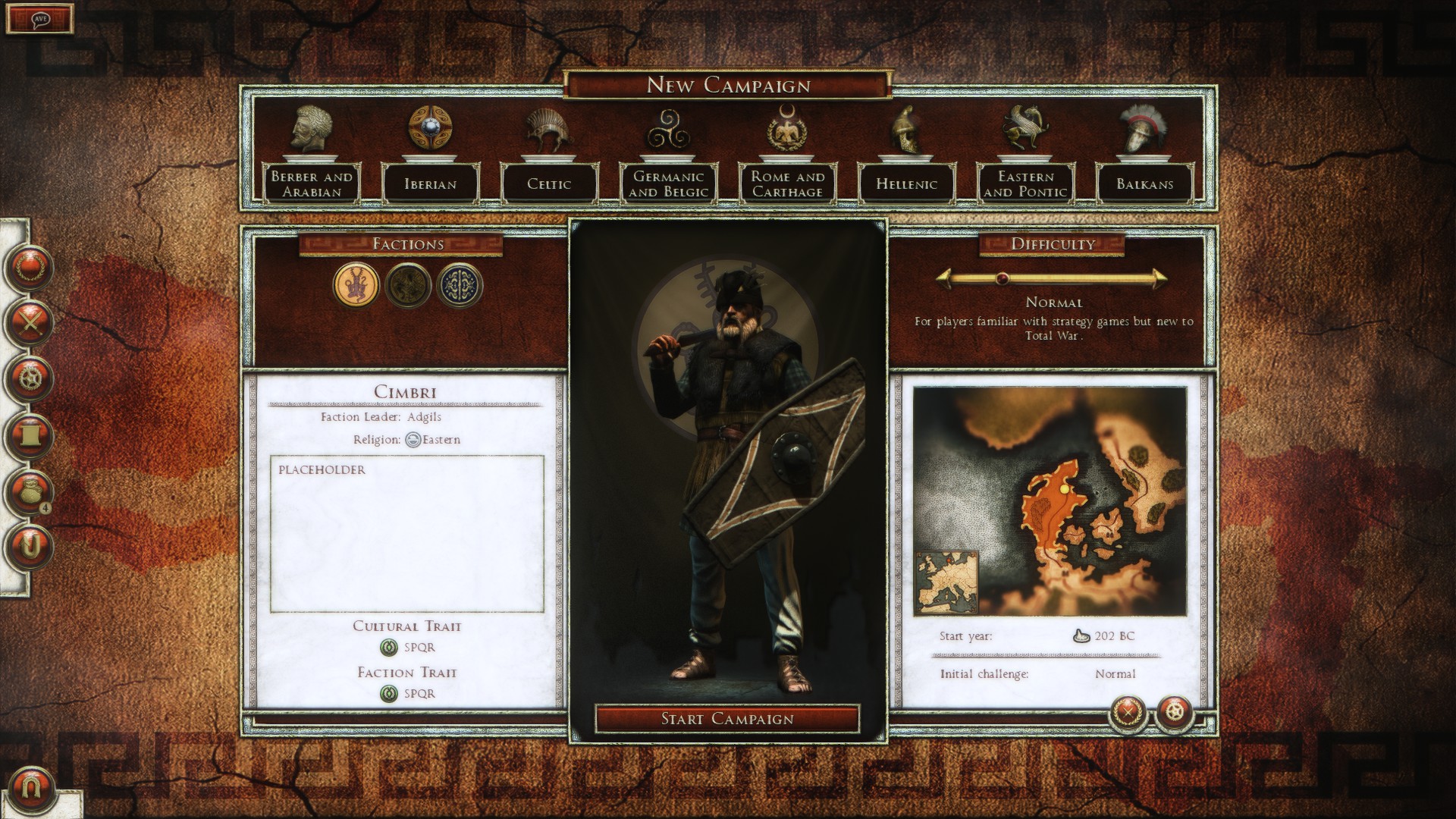Choose the dark bronze faction emblem

[x=408, y=286]
